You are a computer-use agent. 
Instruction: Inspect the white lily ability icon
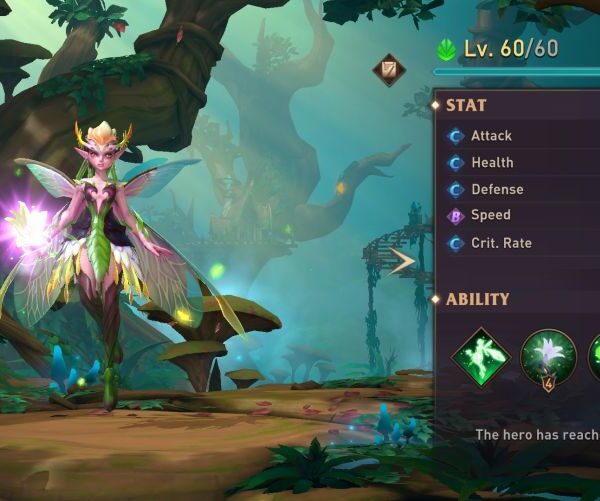click(x=548, y=357)
